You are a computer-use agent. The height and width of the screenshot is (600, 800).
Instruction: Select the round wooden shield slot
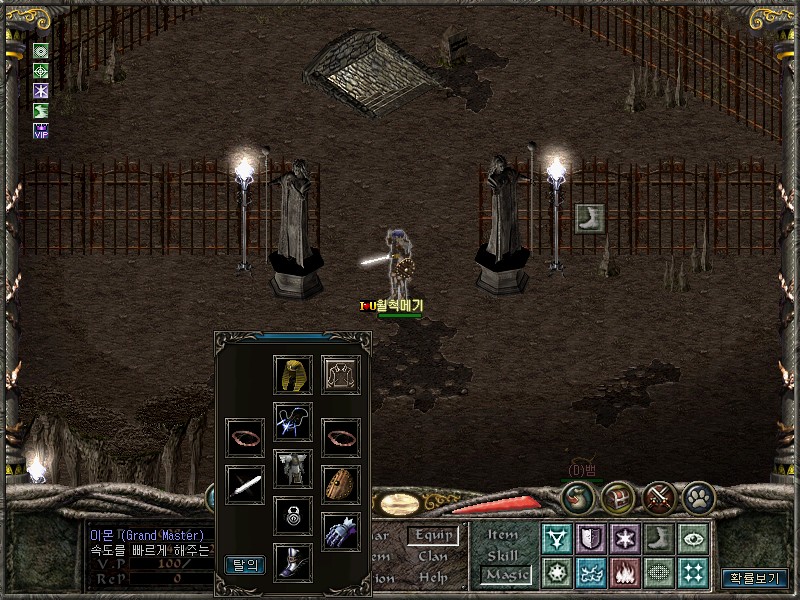[x=341, y=485]
